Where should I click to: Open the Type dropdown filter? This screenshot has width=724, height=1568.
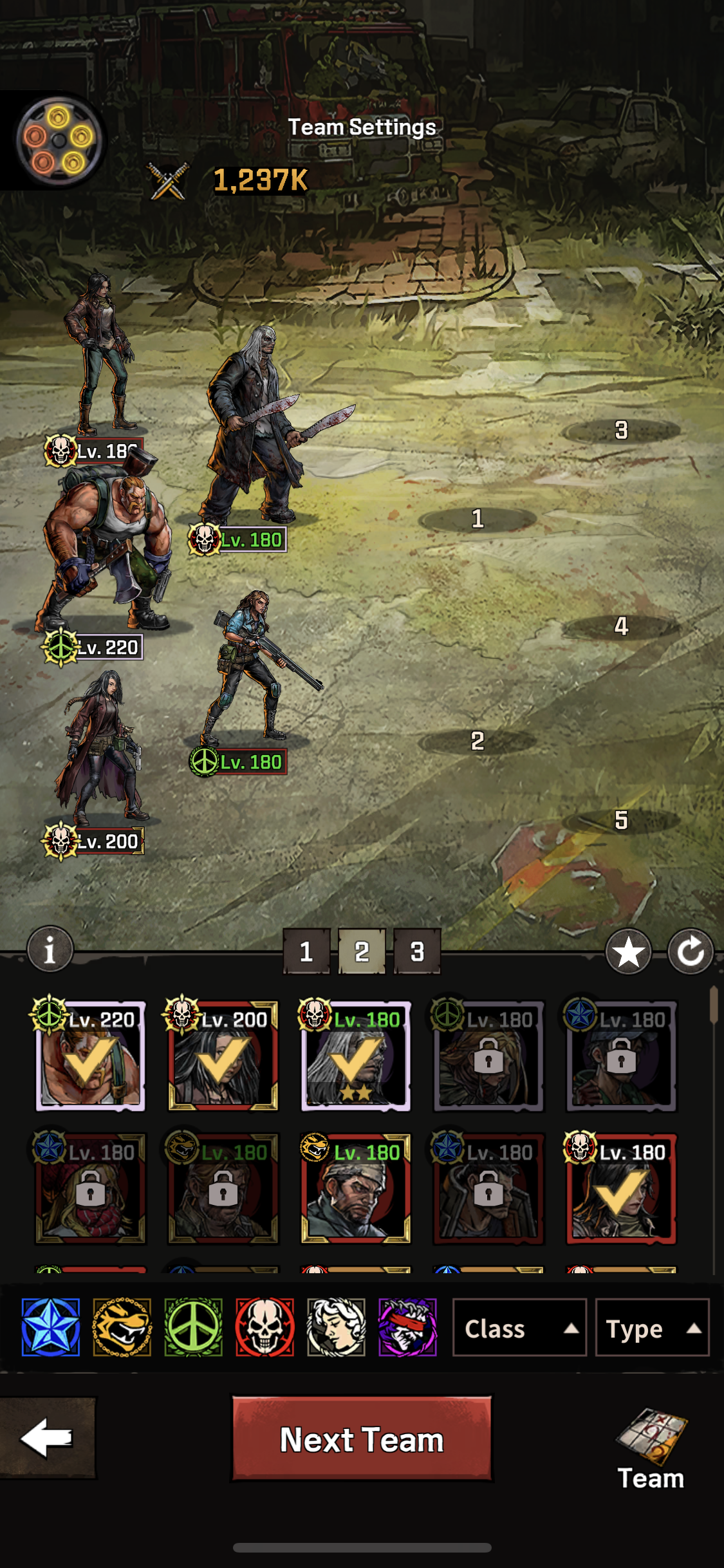[651, 1328]
